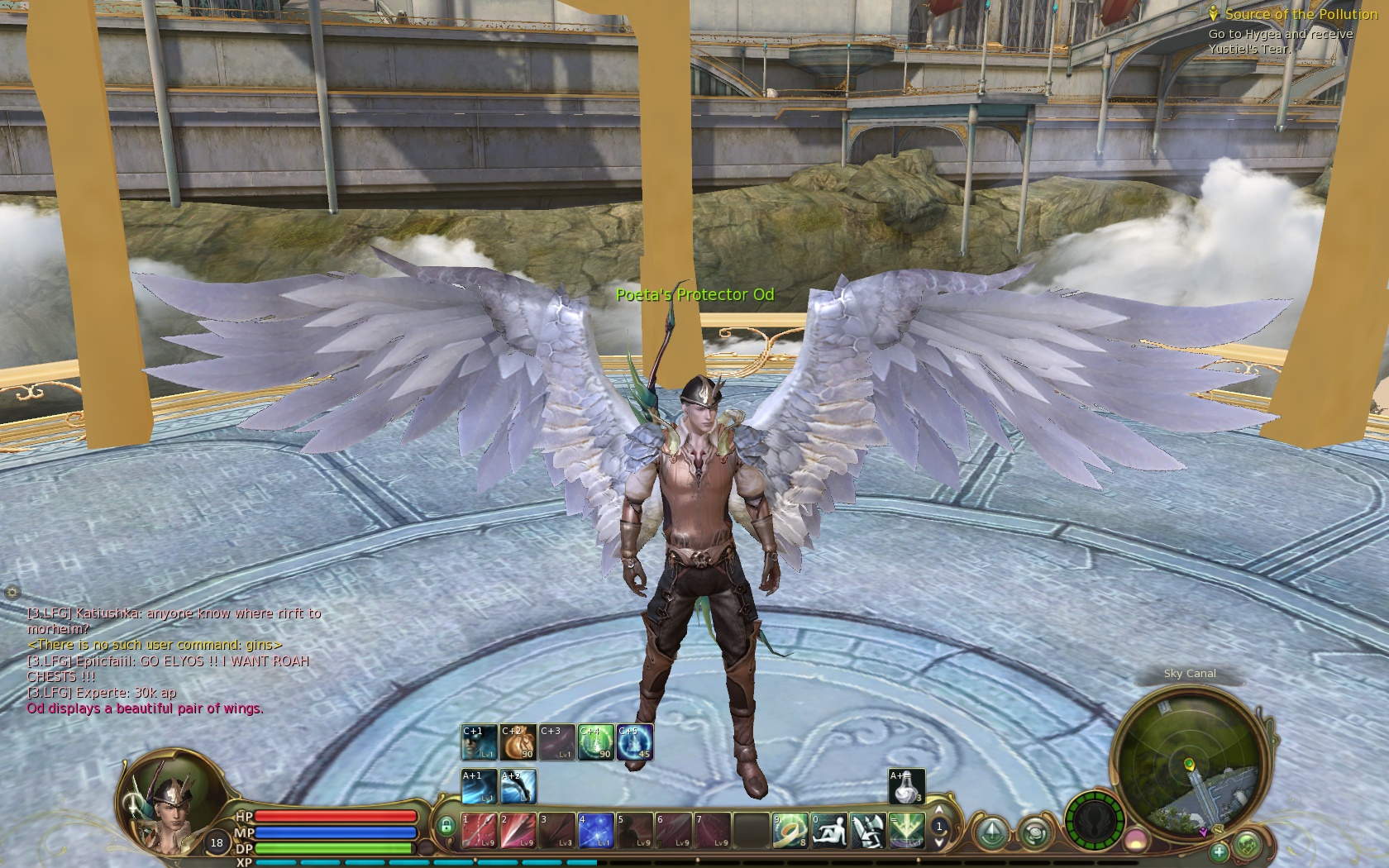Use the golden ring item in slot 9
Viewport: 1389px width, 868px height.
[x=790, y=831]
